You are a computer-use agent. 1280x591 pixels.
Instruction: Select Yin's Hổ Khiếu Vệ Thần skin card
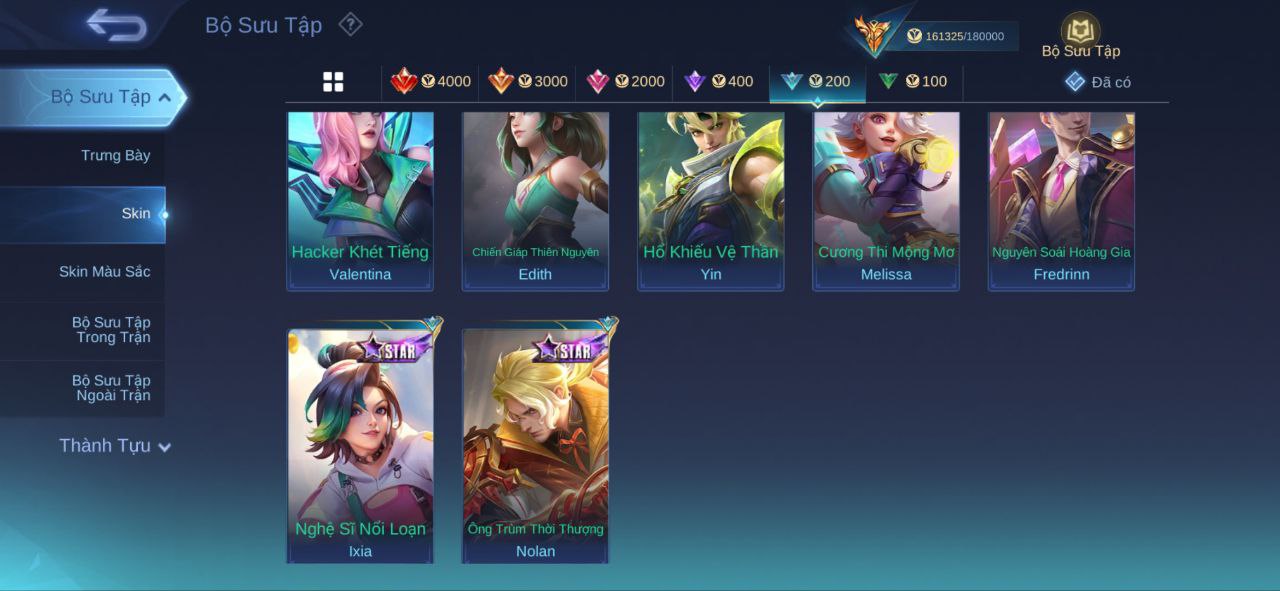(711, 200)
